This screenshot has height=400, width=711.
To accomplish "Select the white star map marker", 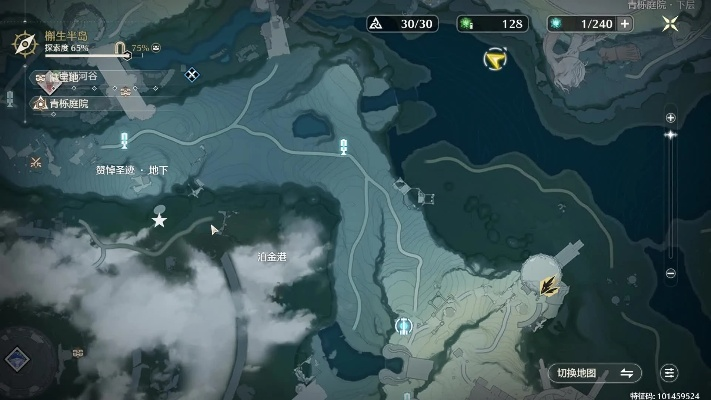I will point(159,220).
